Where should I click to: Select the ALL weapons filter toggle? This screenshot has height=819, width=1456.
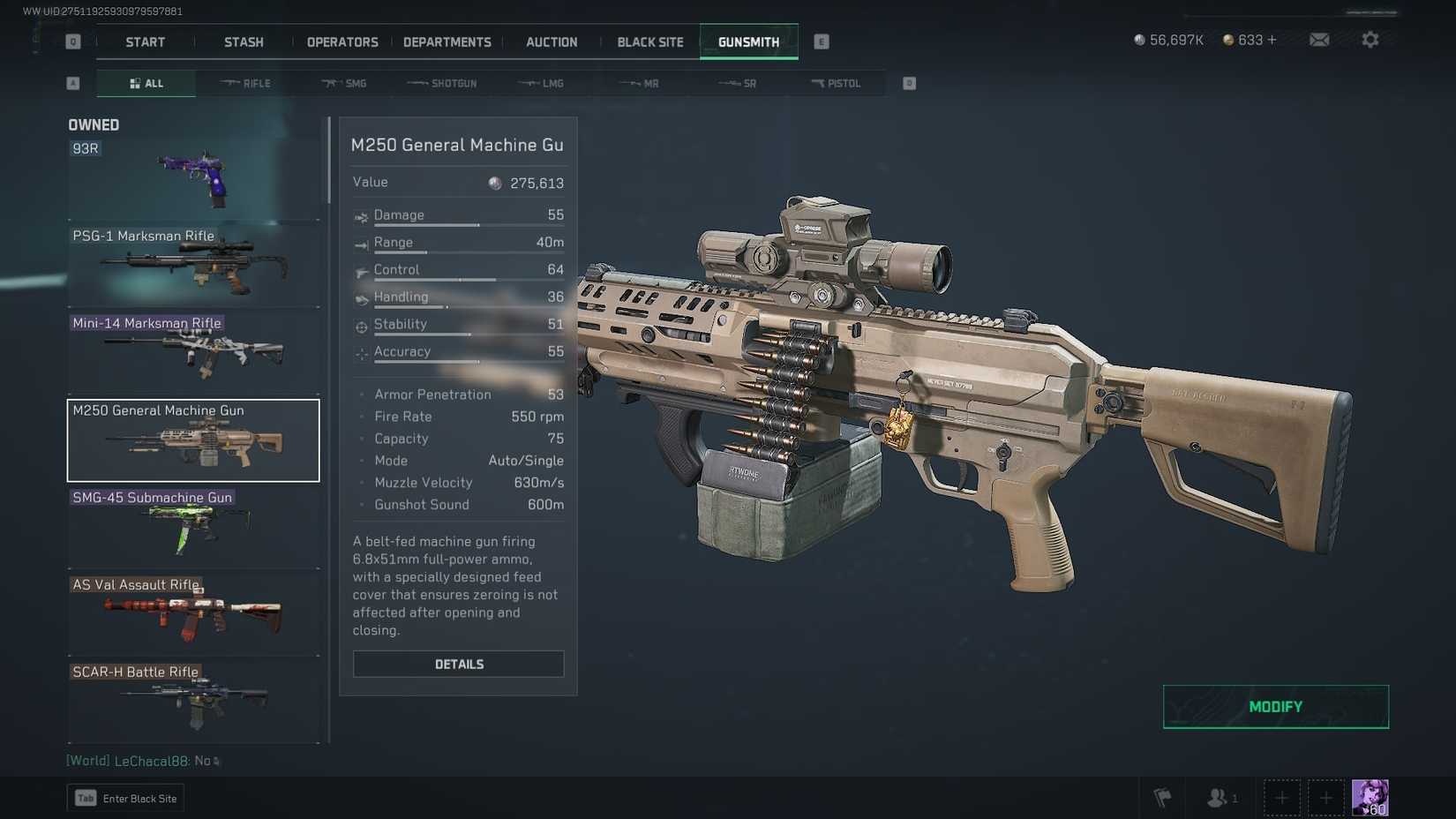(146, 82)
